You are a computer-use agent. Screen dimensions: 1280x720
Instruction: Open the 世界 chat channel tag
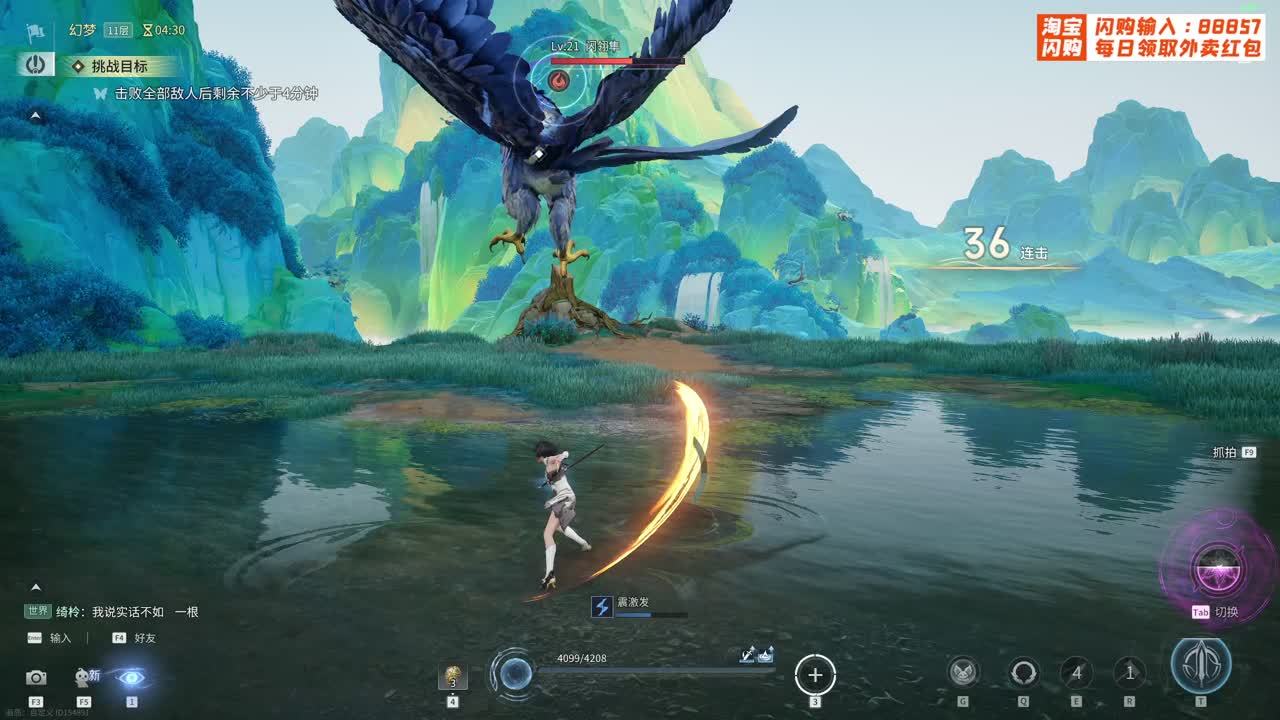point(38,611)
